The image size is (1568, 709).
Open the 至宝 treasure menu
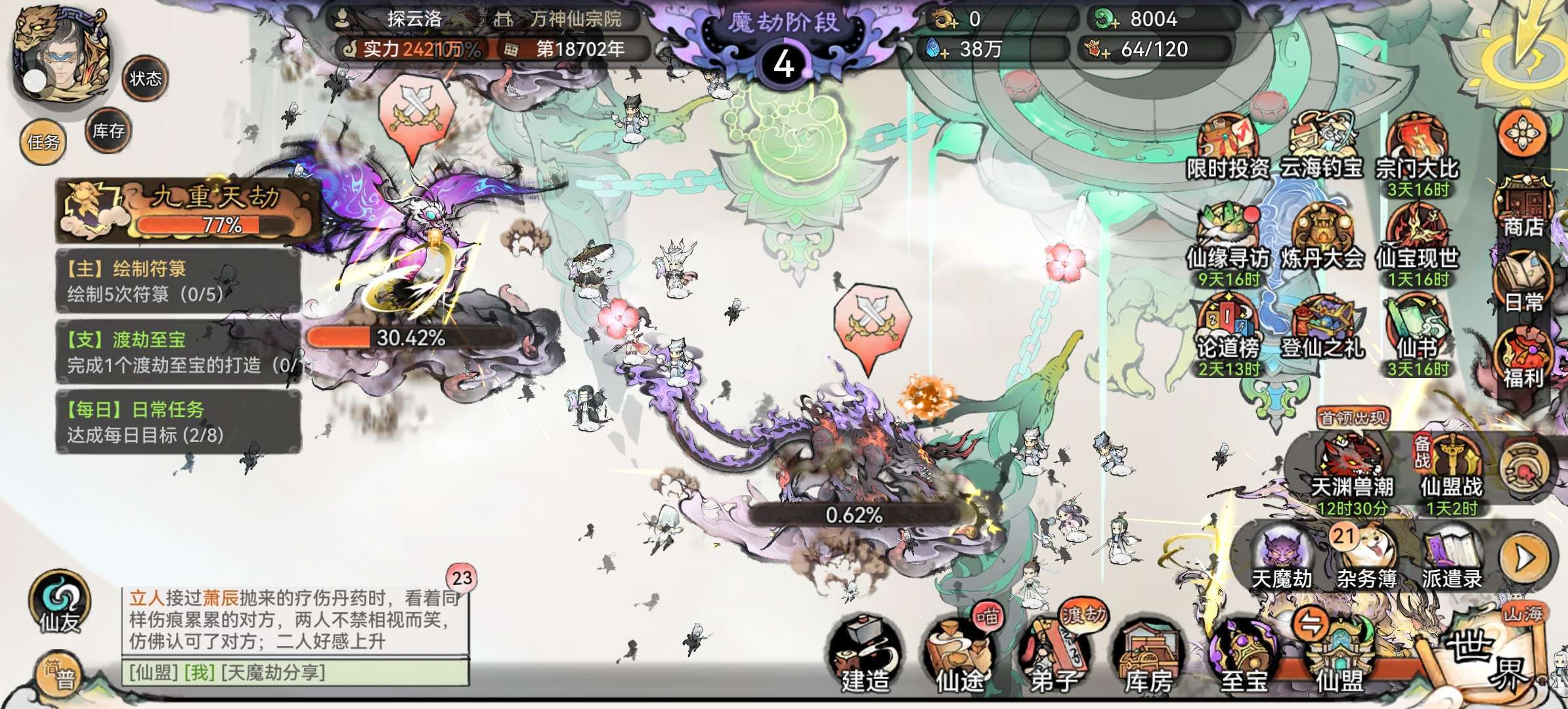point(1243,656)
